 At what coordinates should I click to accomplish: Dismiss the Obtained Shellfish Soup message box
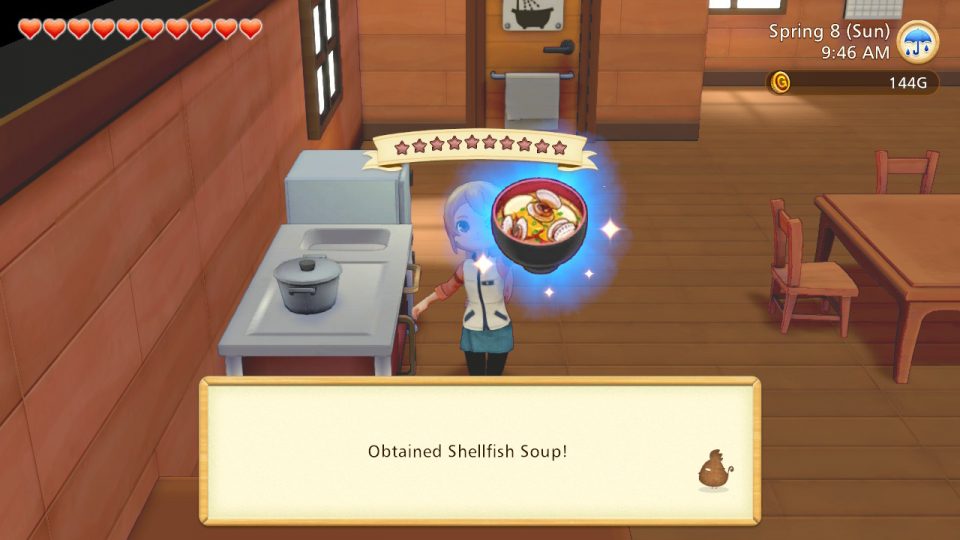pyautogui.click(x=480, y=451)
